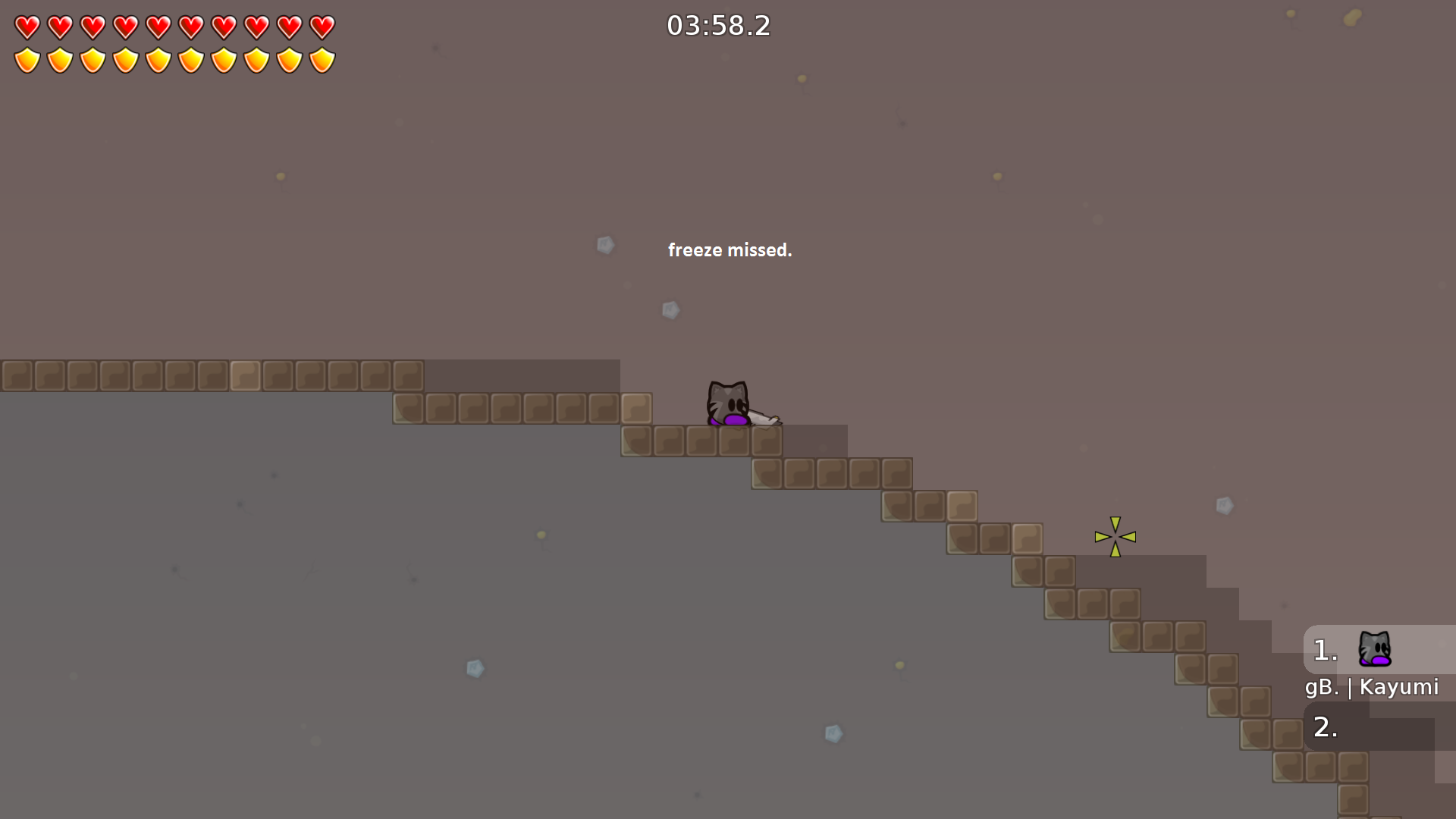This screenshot has width=1456, height=819.
Task: Click the rank number 2 on the leaderboard
Action: click(x=1323, y=728)
